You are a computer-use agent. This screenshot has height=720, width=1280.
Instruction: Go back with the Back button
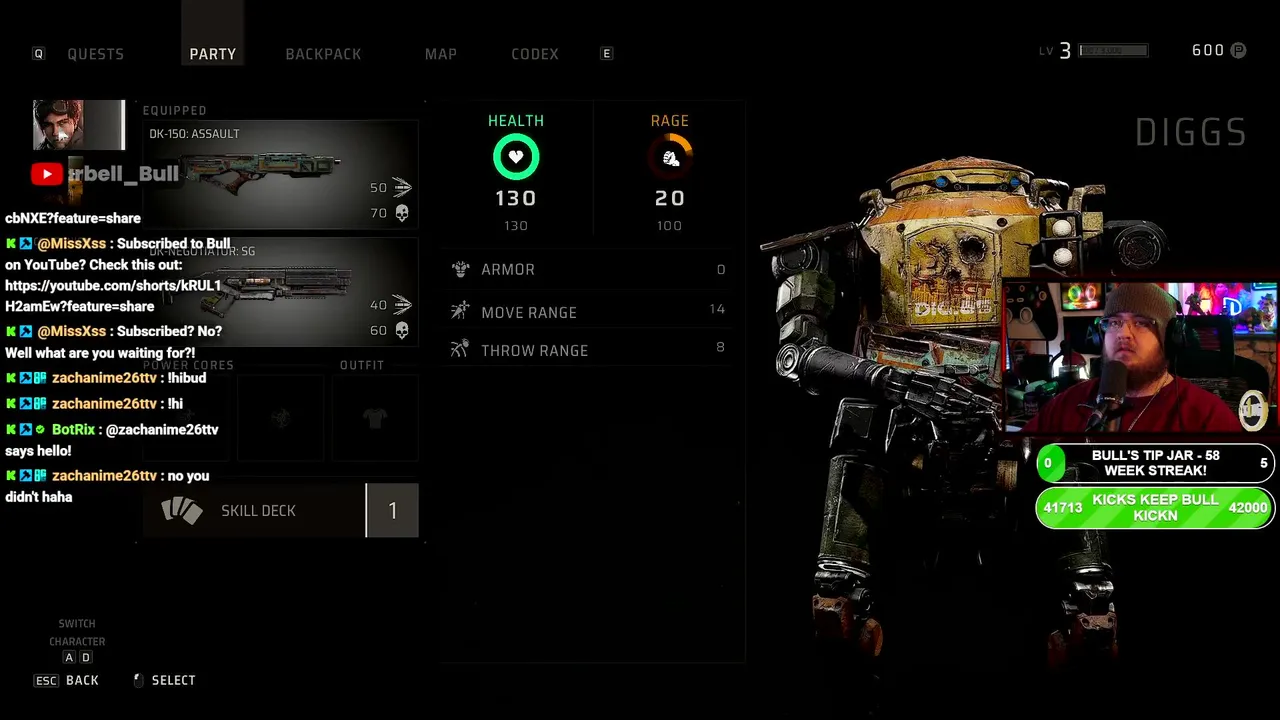[80, 680]
